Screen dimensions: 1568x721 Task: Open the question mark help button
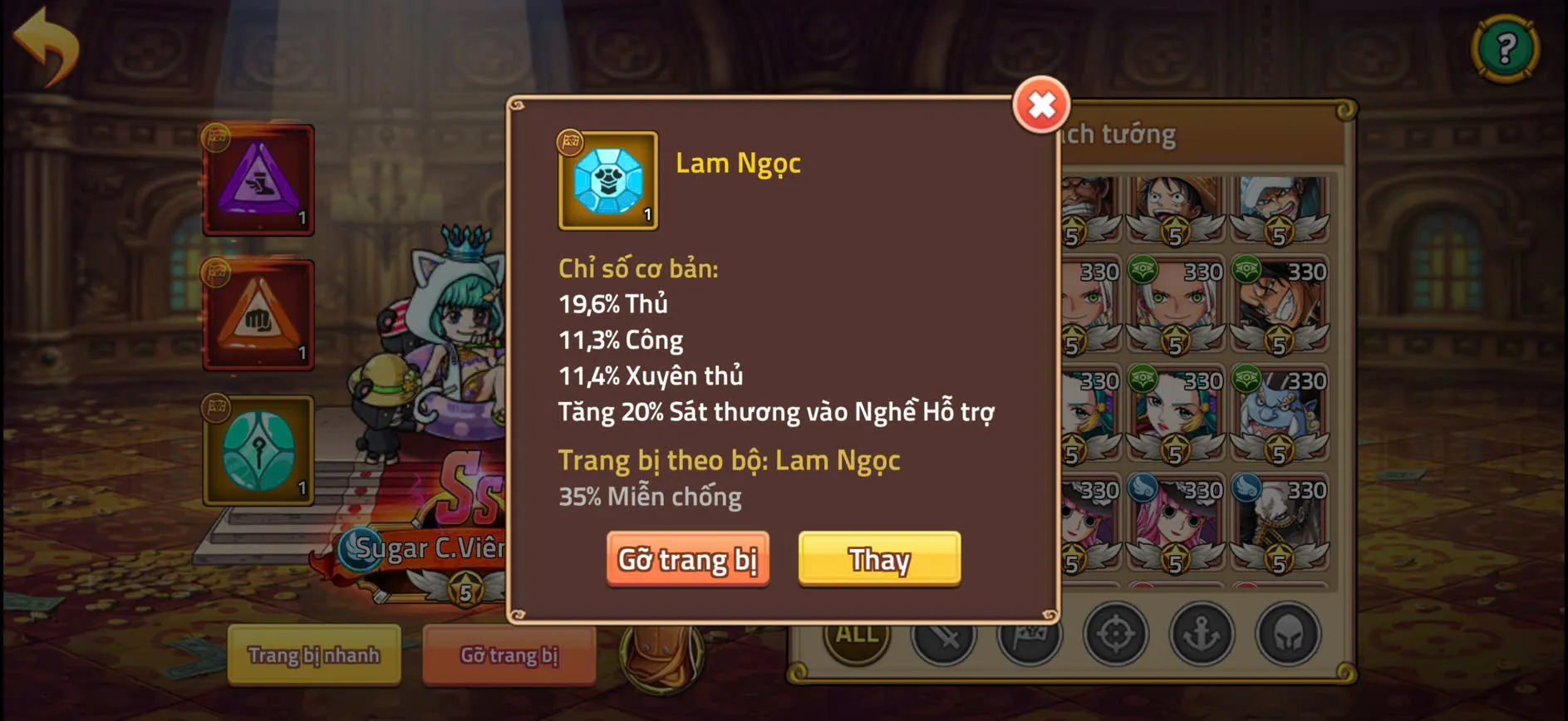click(1506, 48)
